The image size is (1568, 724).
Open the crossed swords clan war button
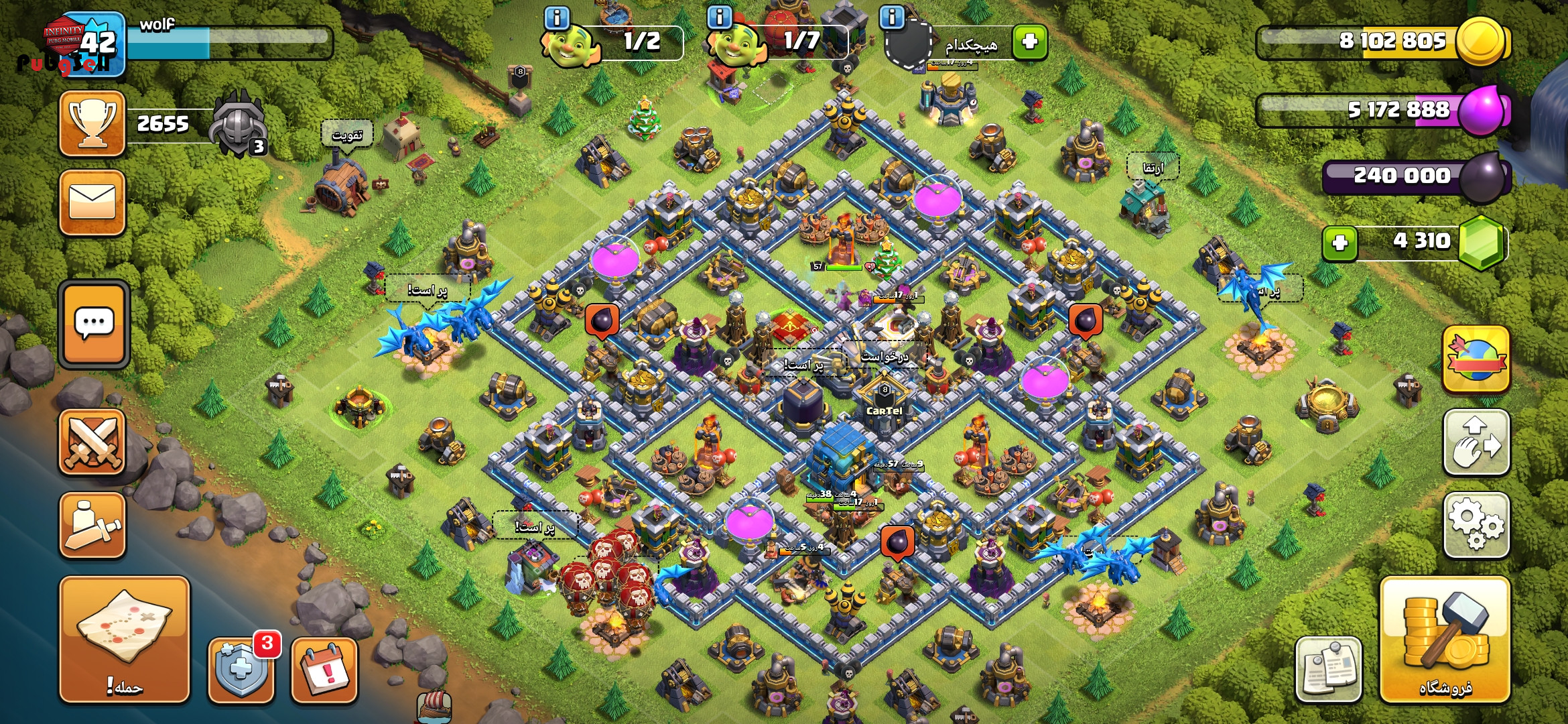[92, 442]
